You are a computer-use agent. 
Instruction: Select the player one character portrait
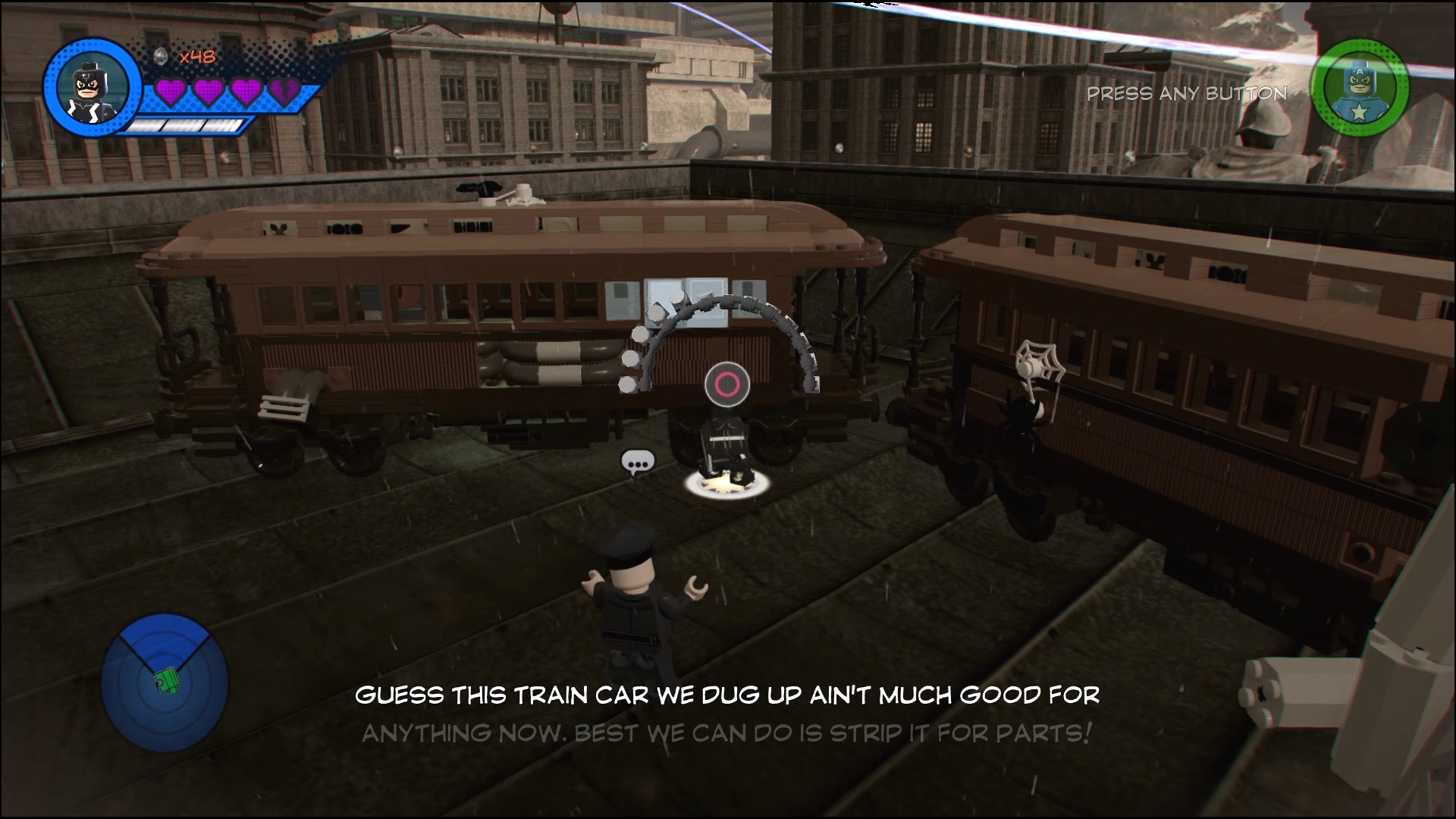coord(93,83)
